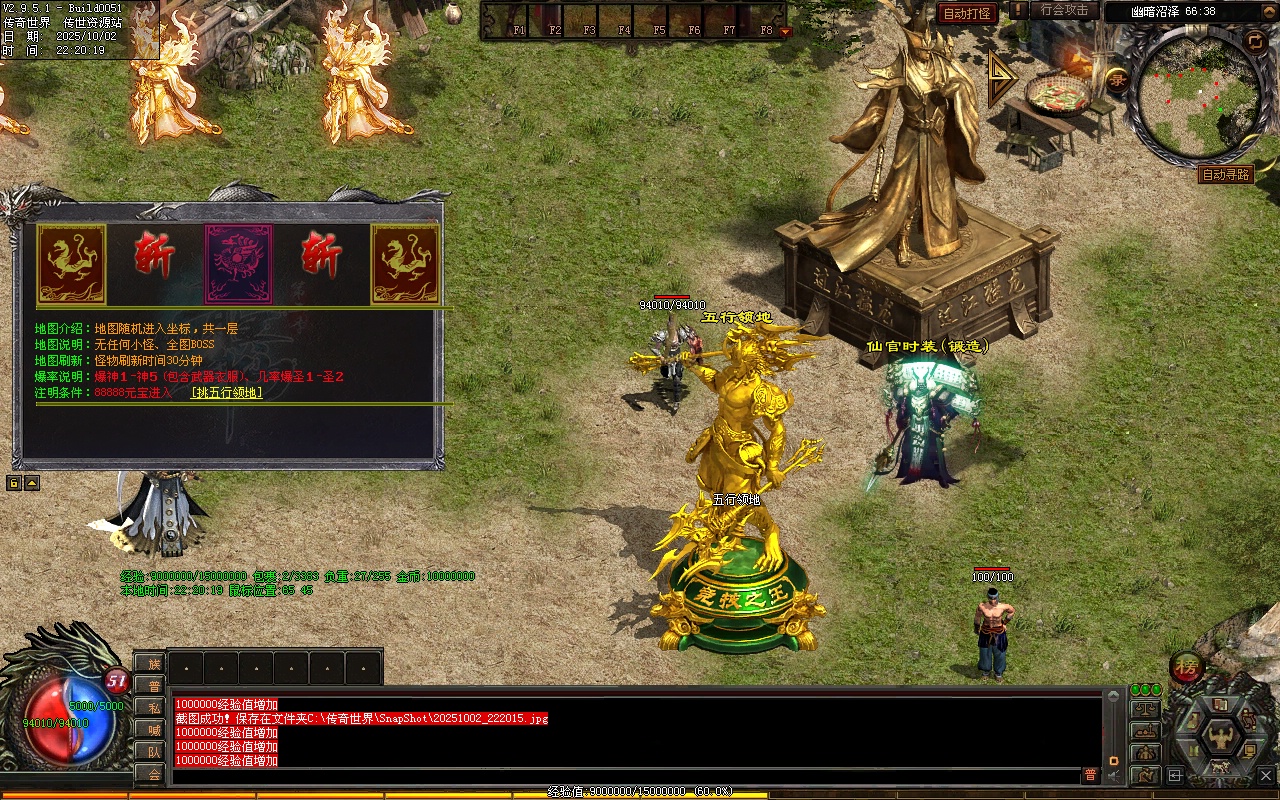Viewport: 1280px width, 800px height.
Task: Open the character status muscle-man icon
Action: click(1220, 737)
